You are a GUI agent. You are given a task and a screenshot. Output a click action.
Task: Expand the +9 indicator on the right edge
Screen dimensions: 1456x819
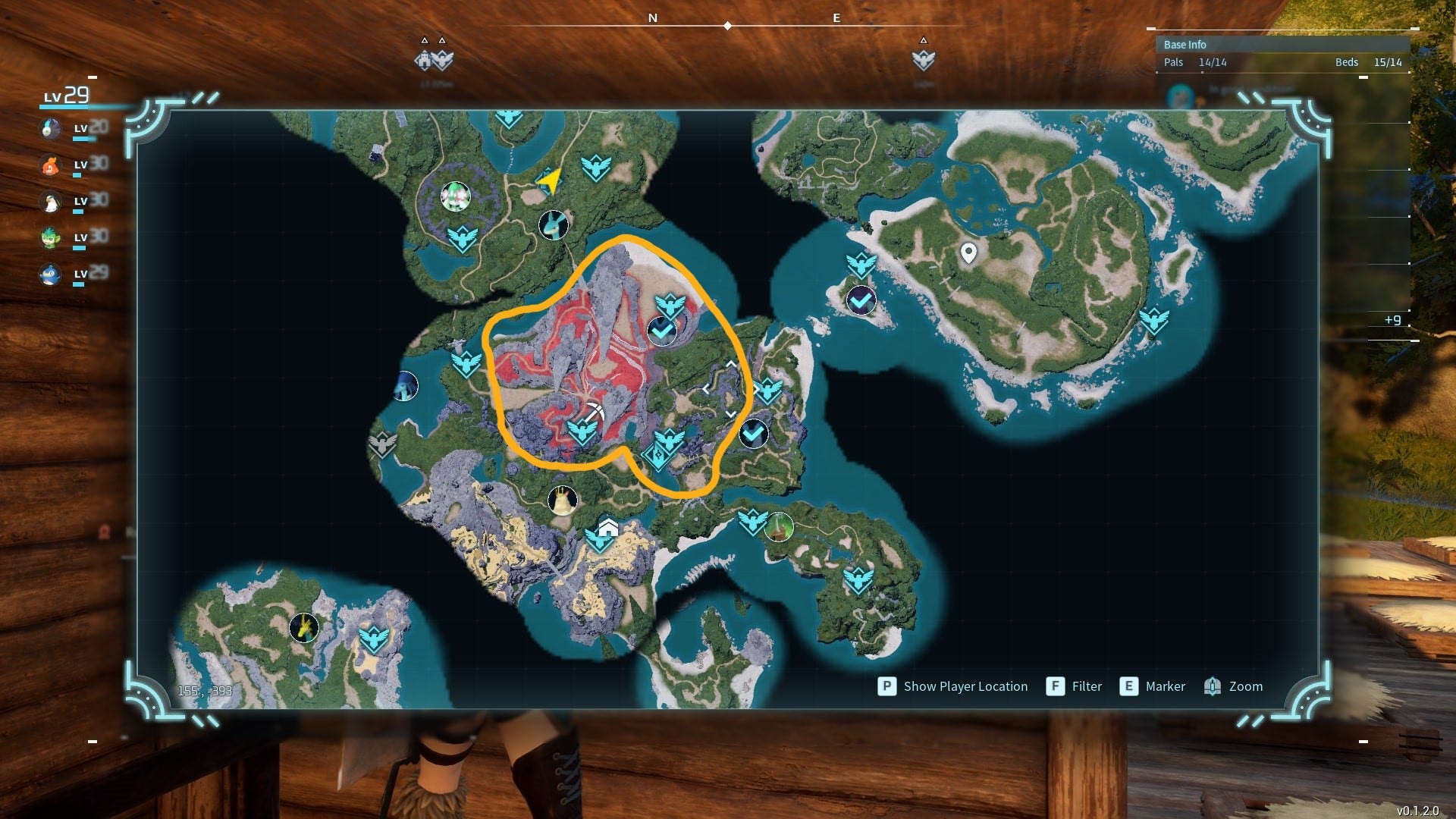[1393, 321]
